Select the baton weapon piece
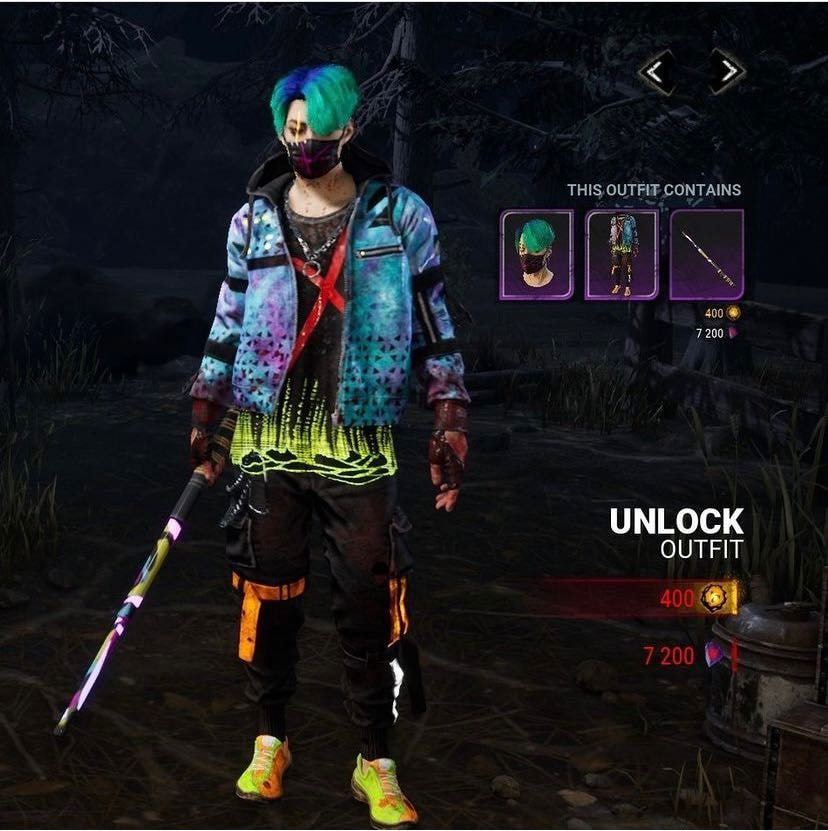Image resolution: width=828 pixels, height=831 pixels. pyautogui.click(x=707, y=255)
